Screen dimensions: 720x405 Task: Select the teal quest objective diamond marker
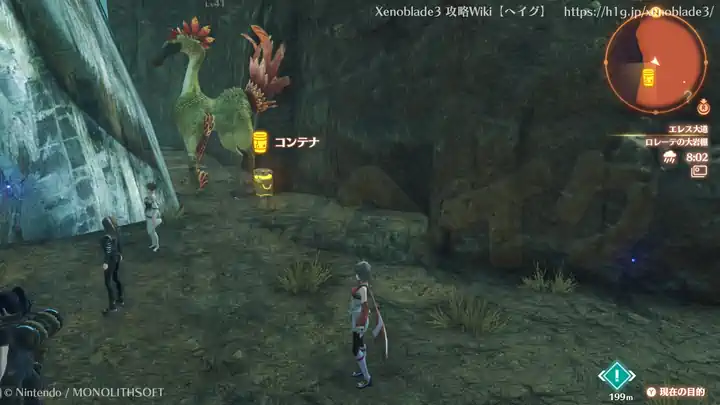[x=617, y=376]
